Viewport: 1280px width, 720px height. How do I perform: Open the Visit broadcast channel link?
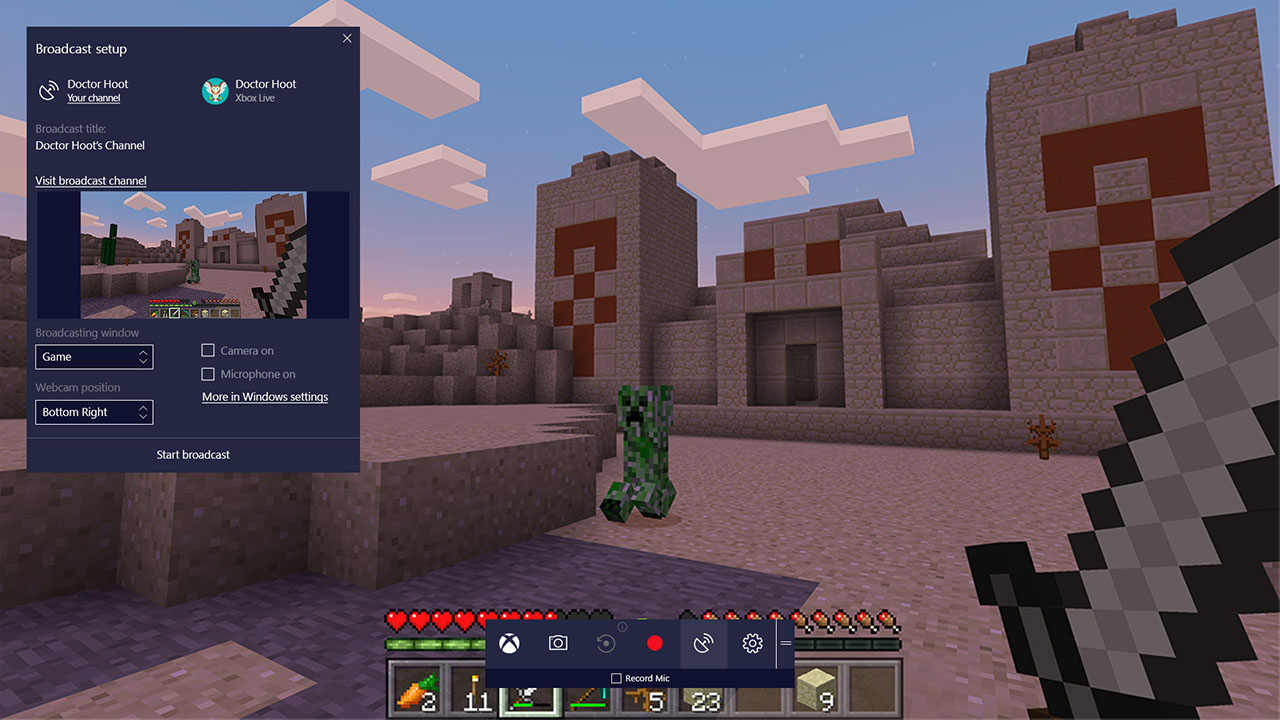click(x=90, y=180)
